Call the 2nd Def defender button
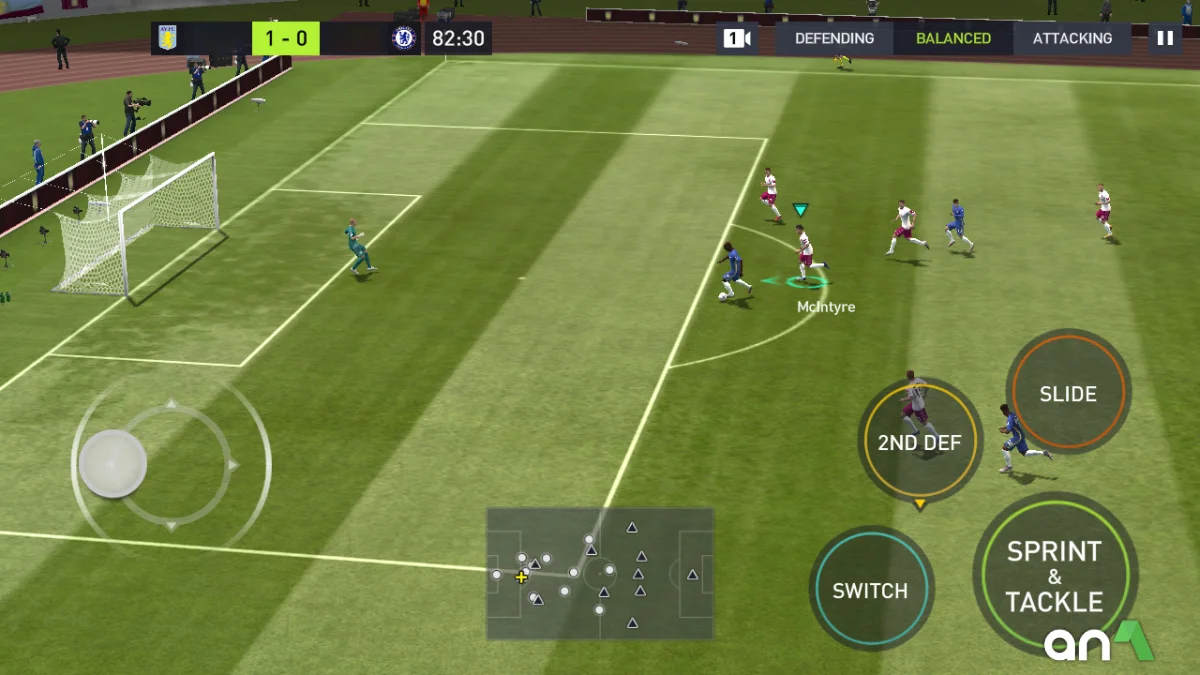The width and height of the screenshot is (1200, 675). point(920,442)
